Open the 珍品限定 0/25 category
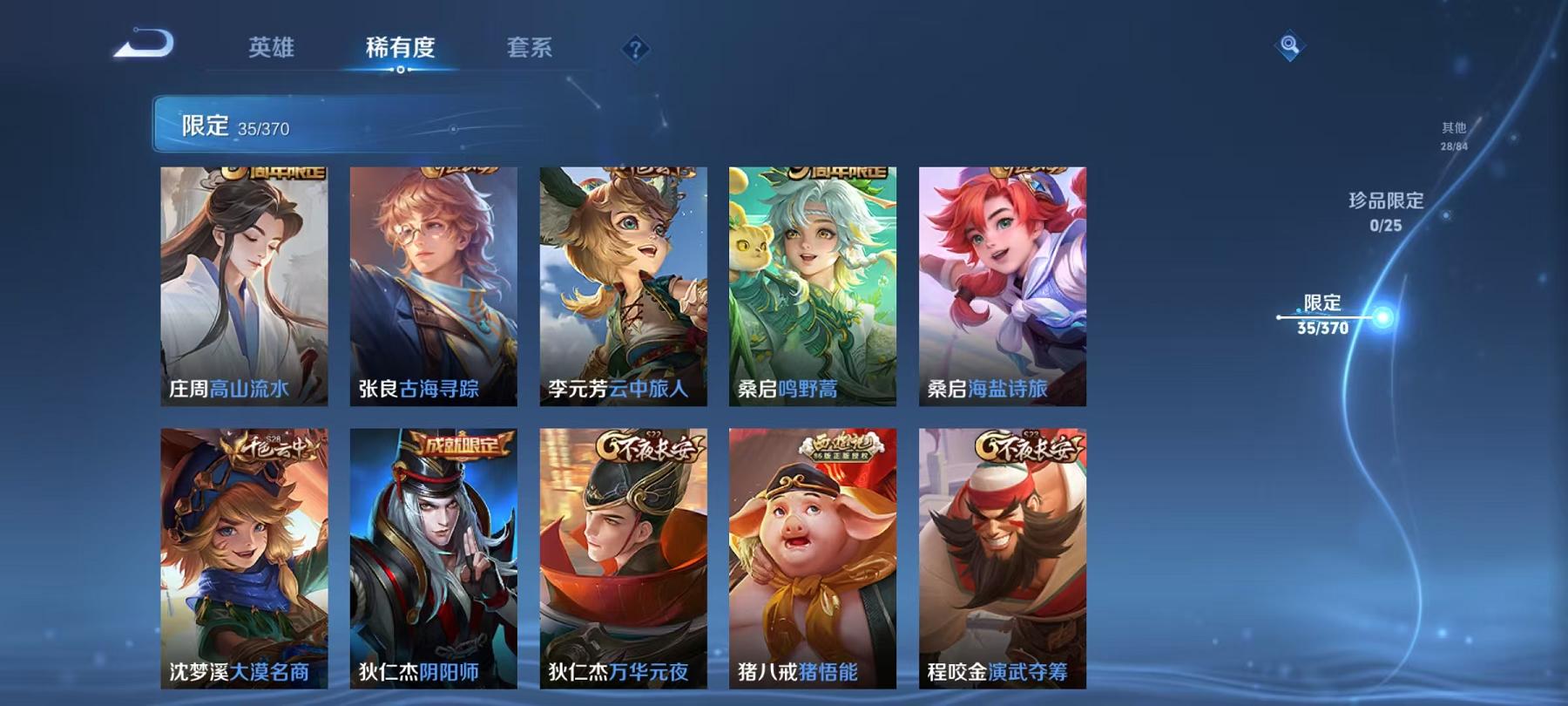Screen dimensions: 1568x706 pos(1385,214)
